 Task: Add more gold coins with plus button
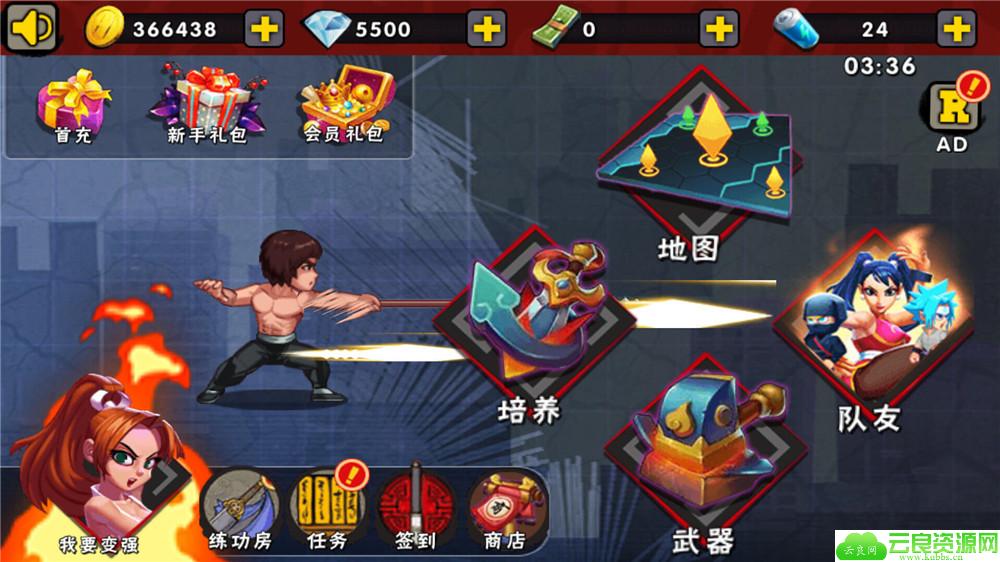click(x=264, y=28)
